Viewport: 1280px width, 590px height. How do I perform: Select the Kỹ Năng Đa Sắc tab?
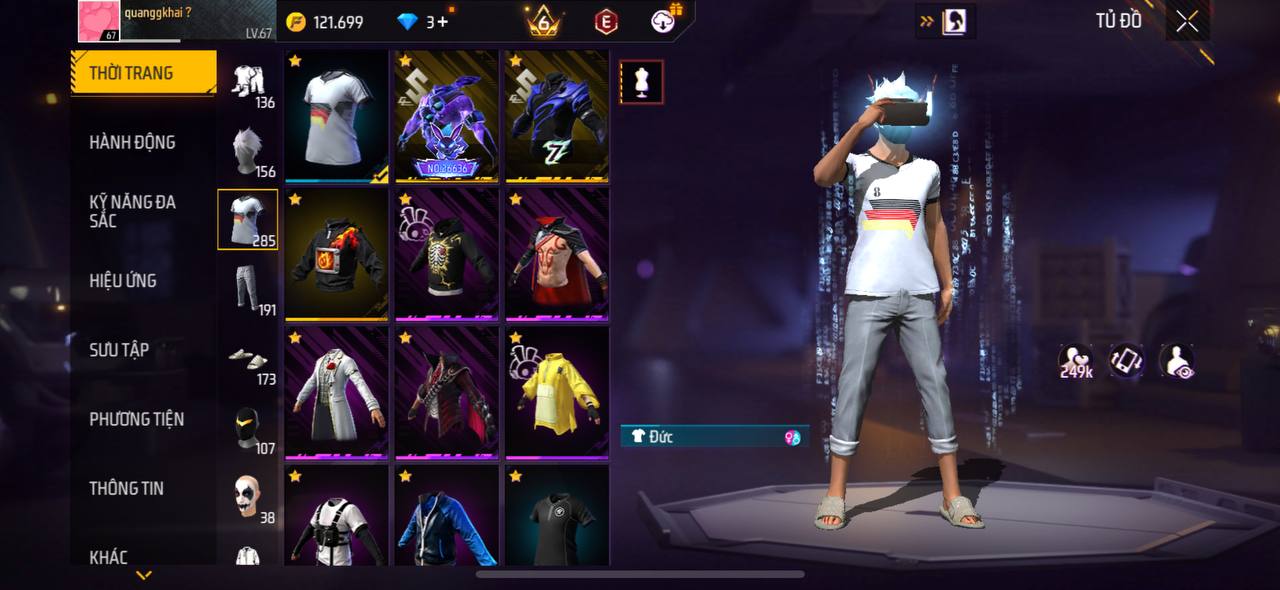pyautogui.click(x=133, y=211)
